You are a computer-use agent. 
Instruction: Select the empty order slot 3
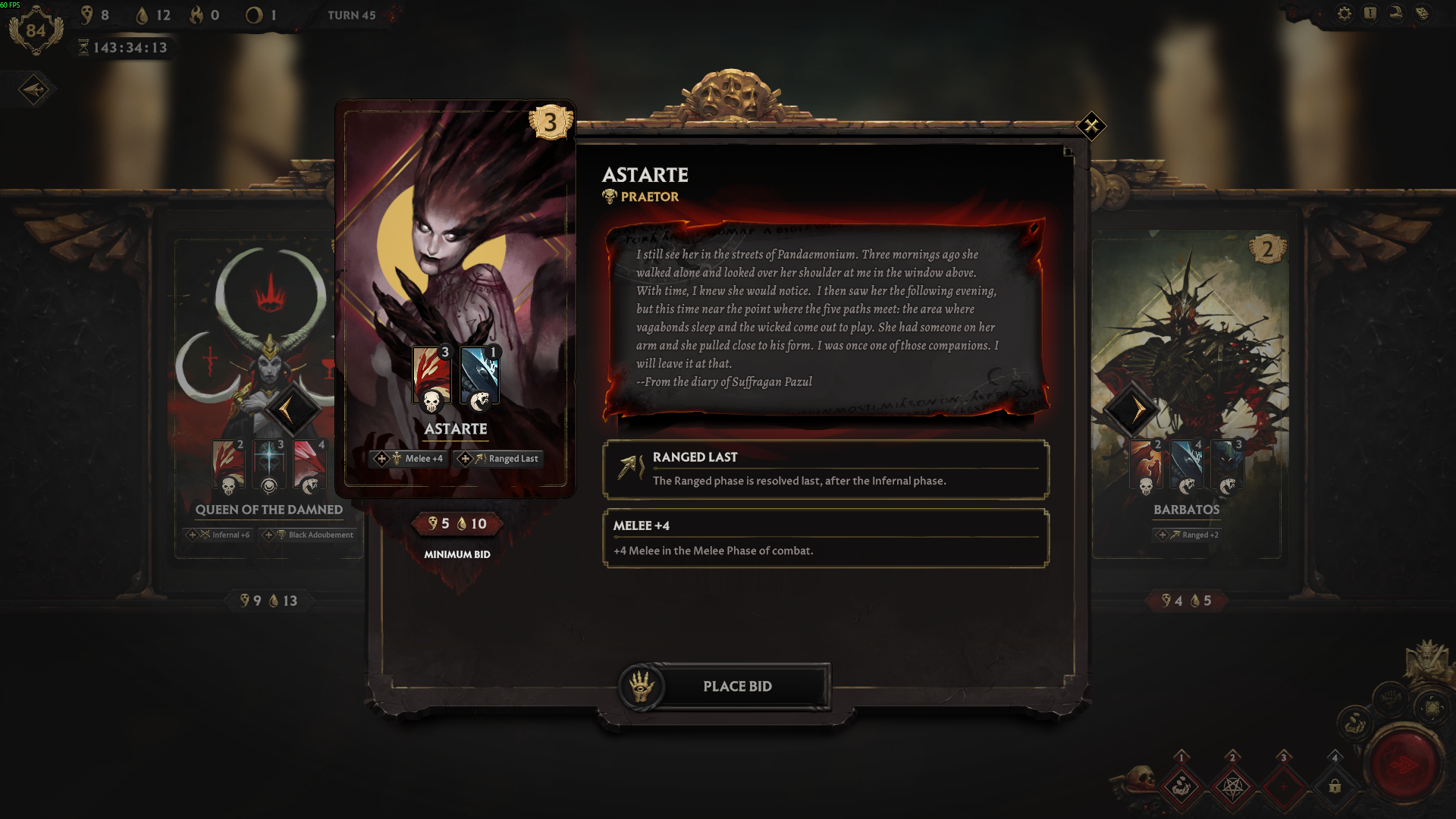pyautogui.click(x=1283, y=786)
